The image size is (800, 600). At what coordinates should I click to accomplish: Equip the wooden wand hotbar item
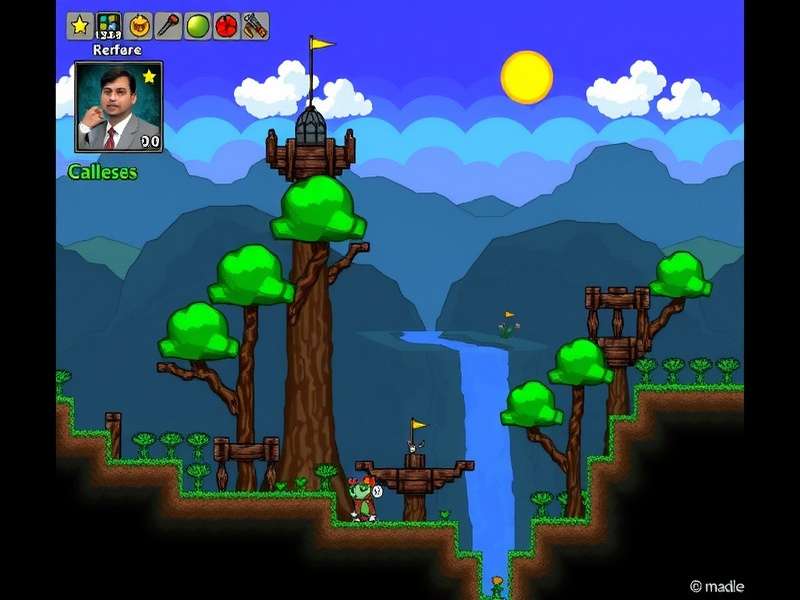[x=168, y=26]
